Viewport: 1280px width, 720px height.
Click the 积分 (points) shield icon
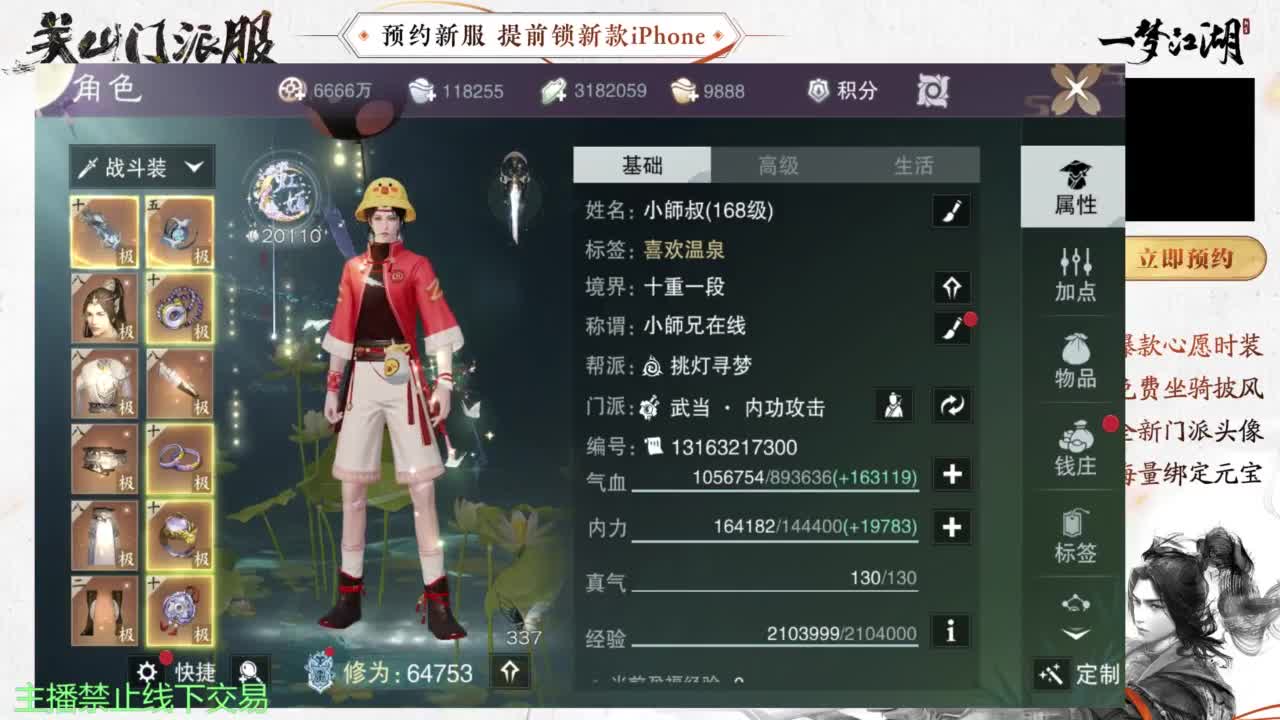tap(818, 90)
